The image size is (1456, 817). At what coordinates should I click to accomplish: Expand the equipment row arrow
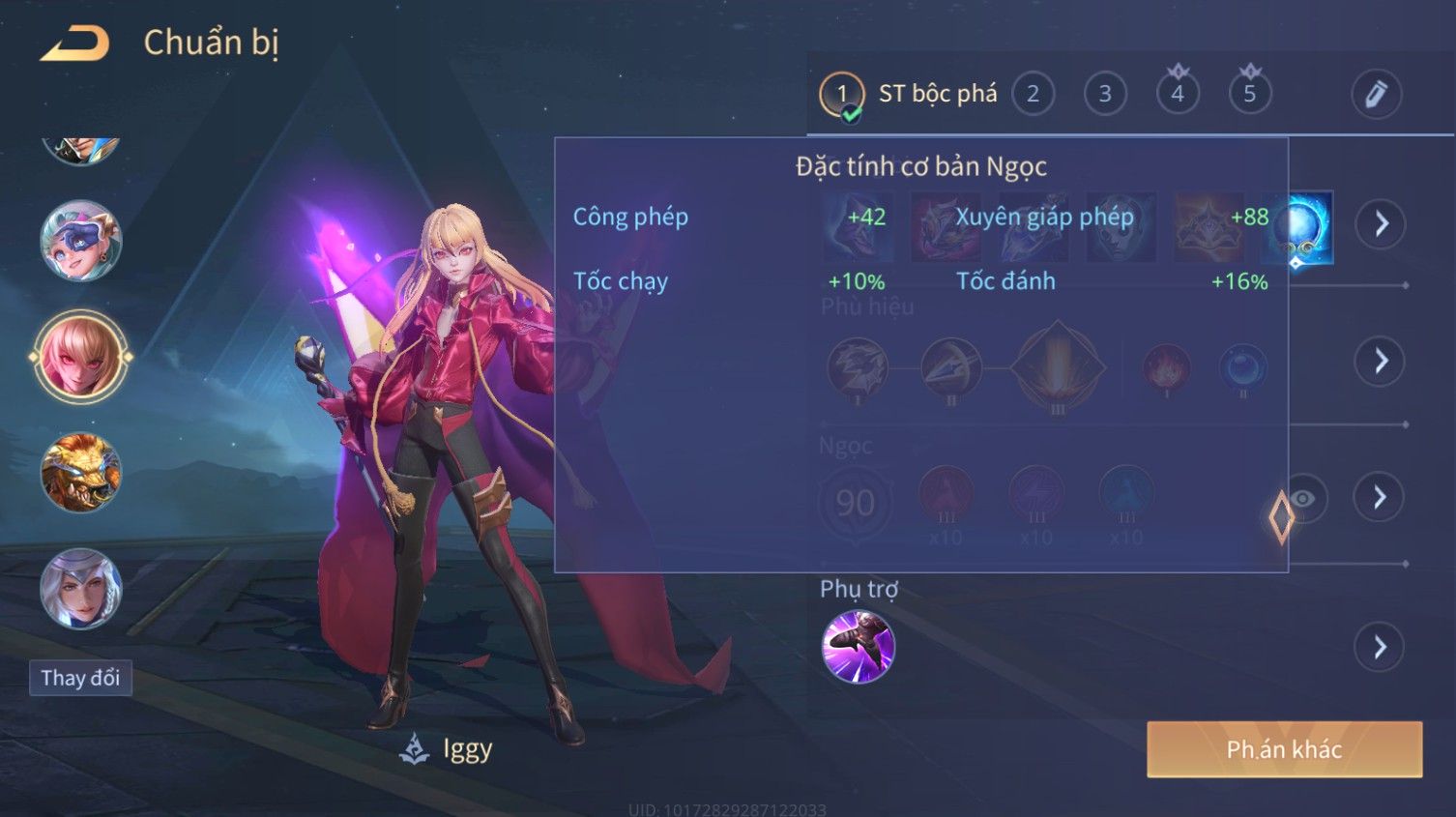tap(1380, 224)
